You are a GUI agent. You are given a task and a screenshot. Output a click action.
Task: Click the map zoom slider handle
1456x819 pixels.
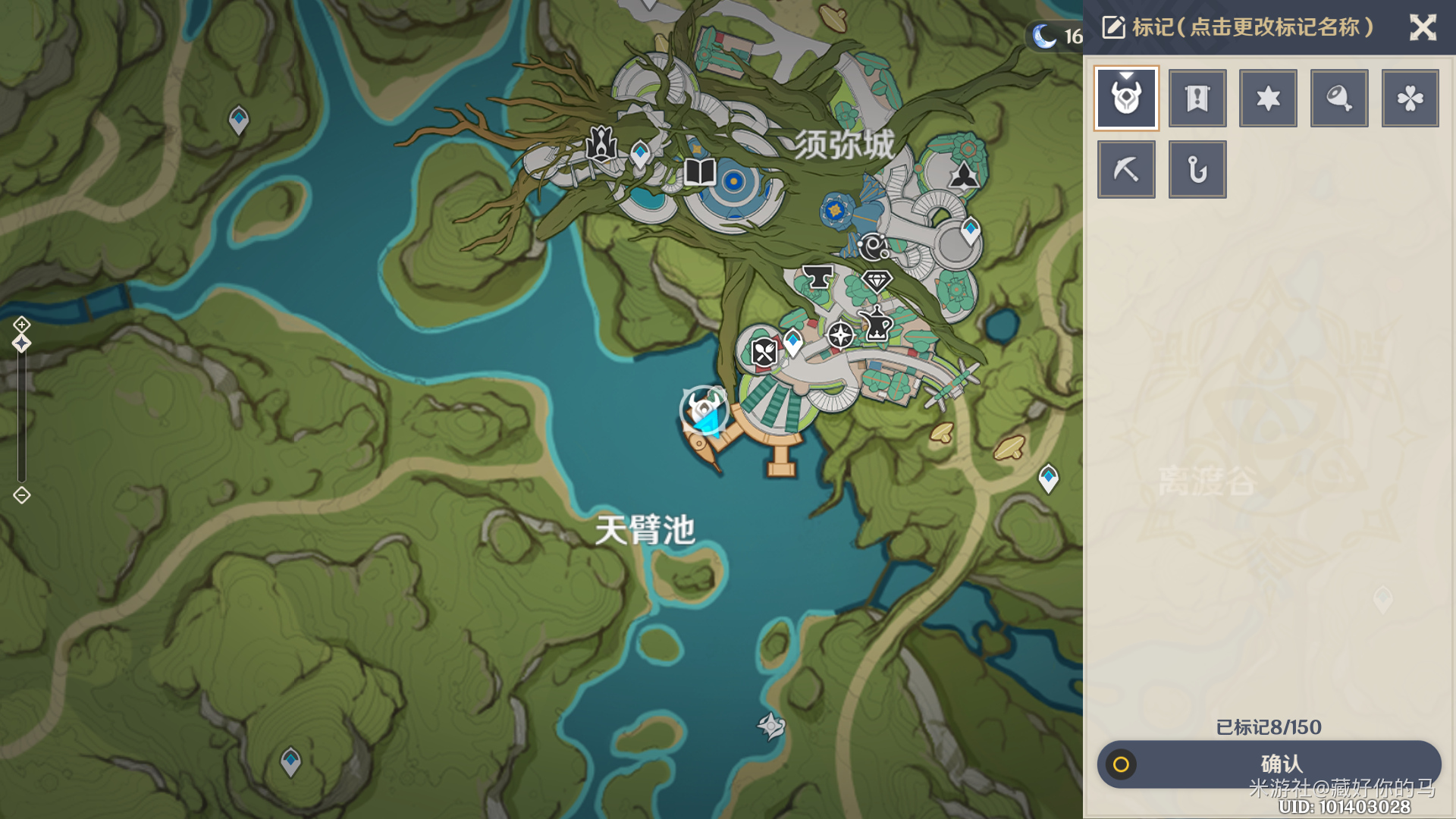[x=21, y=344]
